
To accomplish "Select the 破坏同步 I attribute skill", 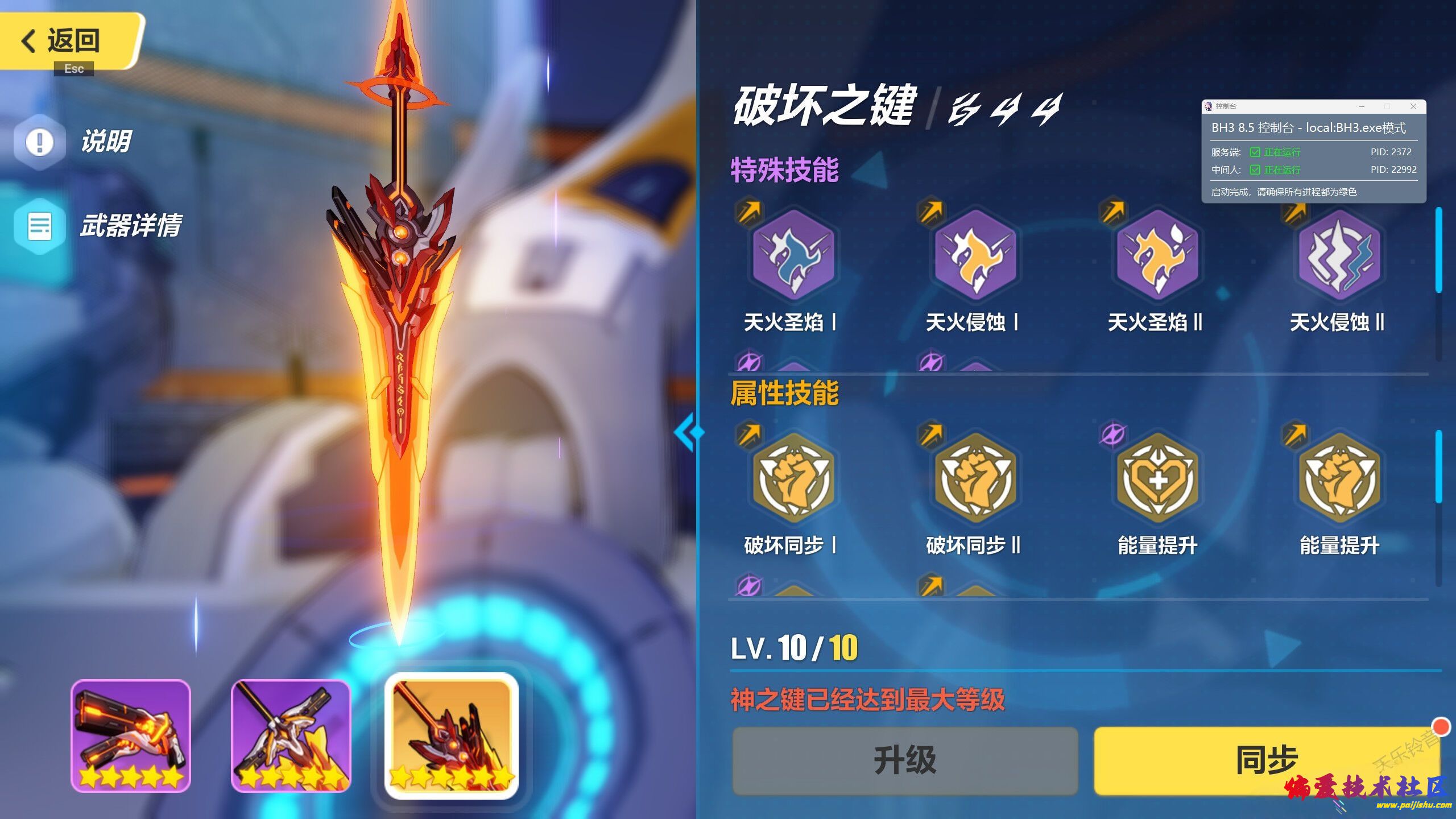I will click(x=793, y=478).
